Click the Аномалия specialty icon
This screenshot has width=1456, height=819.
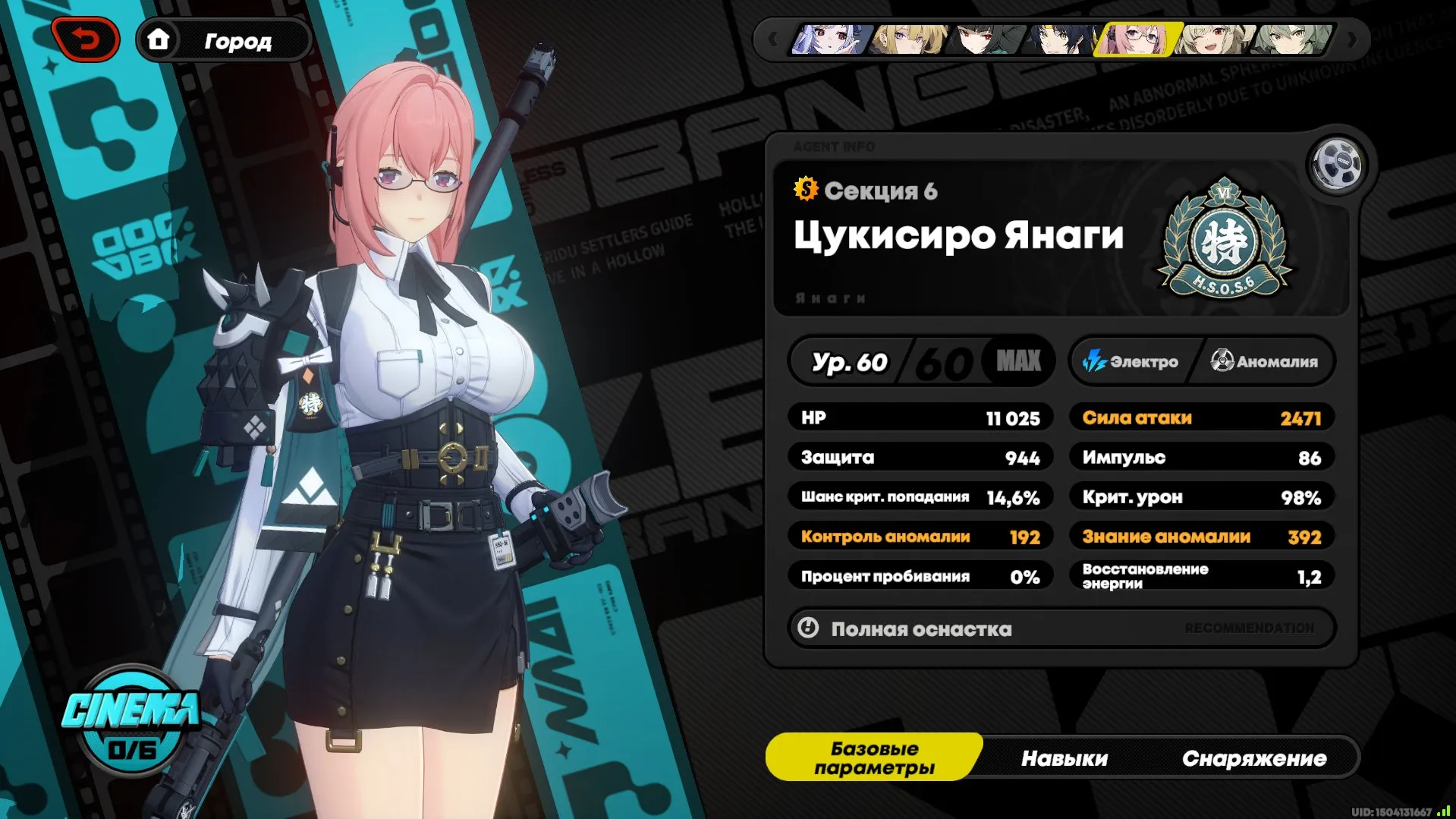[1221, 362]
